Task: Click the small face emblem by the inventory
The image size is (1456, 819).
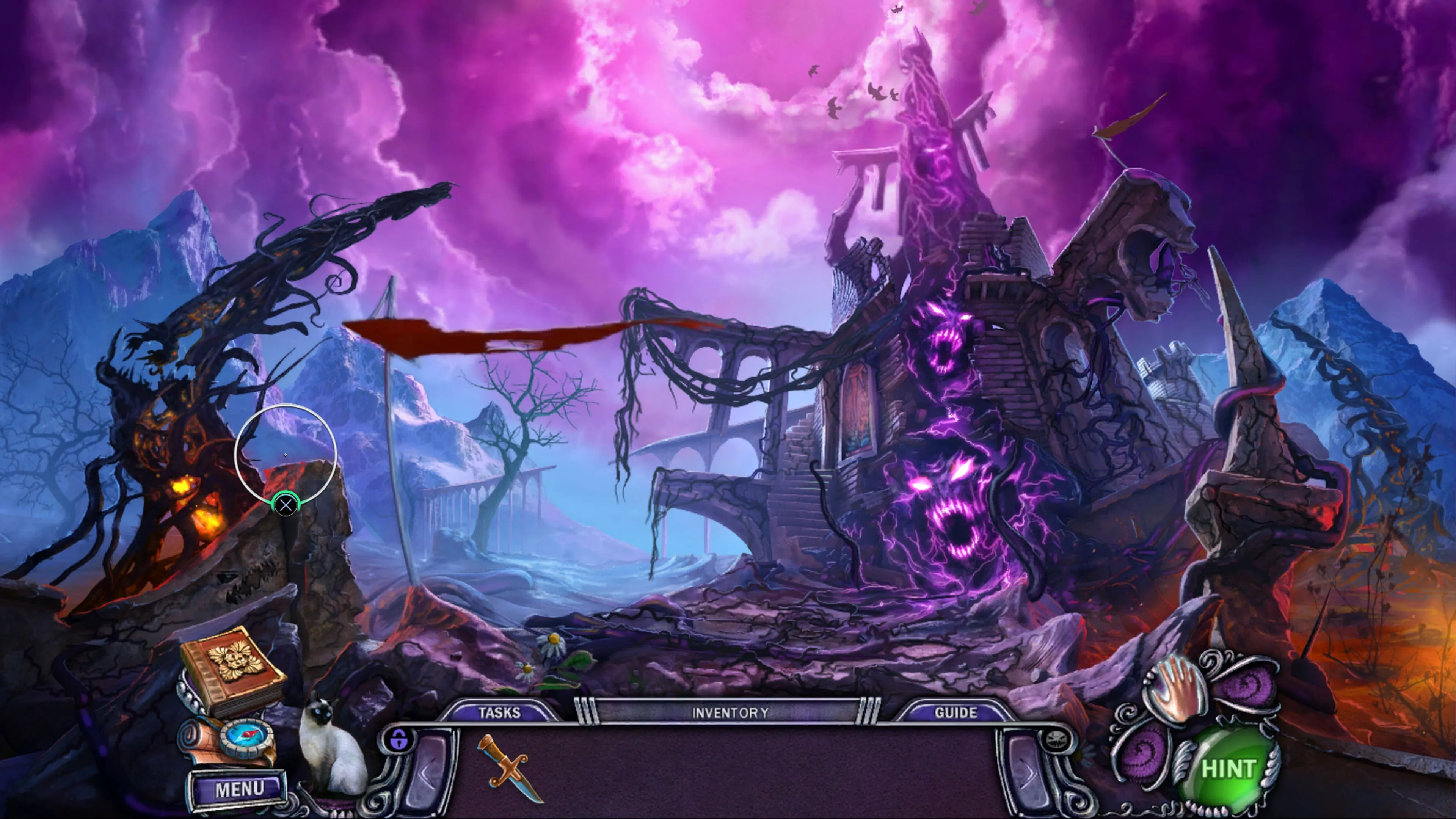Action: point(1055,739)
